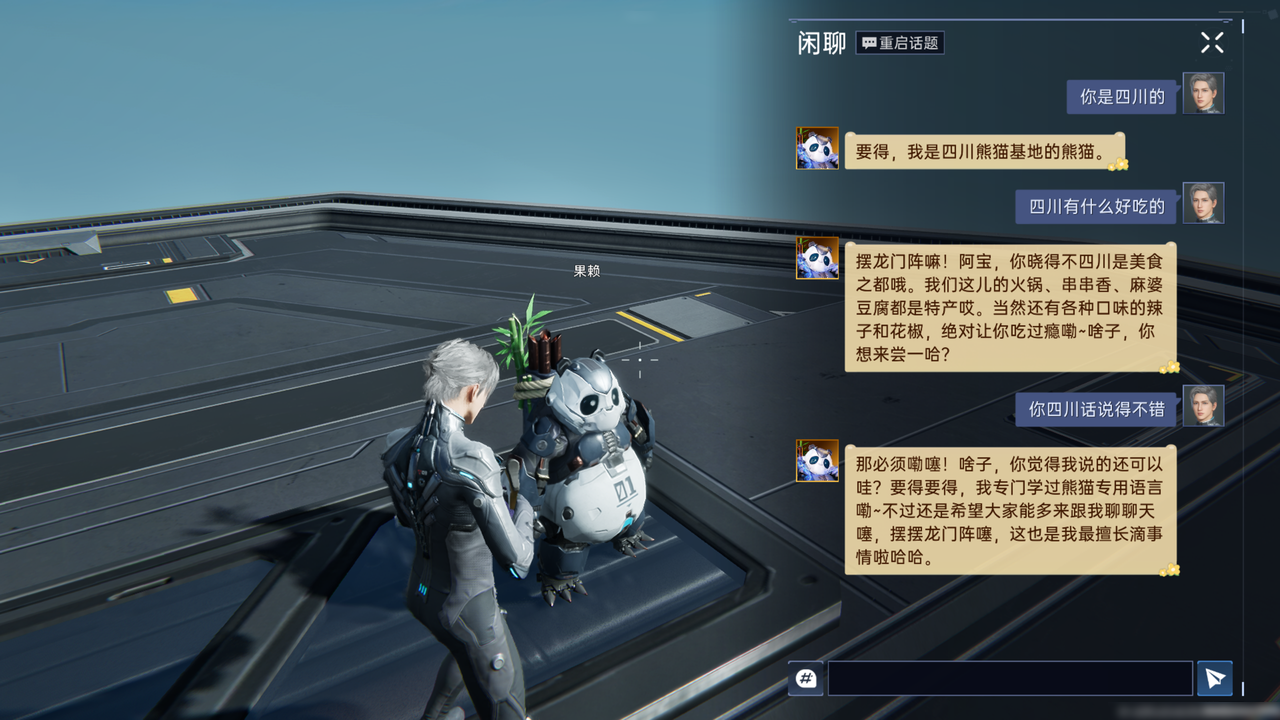
Task: Click the player avatar beside 四川有什么好吃的
Action: click(x=1204, y=203)
